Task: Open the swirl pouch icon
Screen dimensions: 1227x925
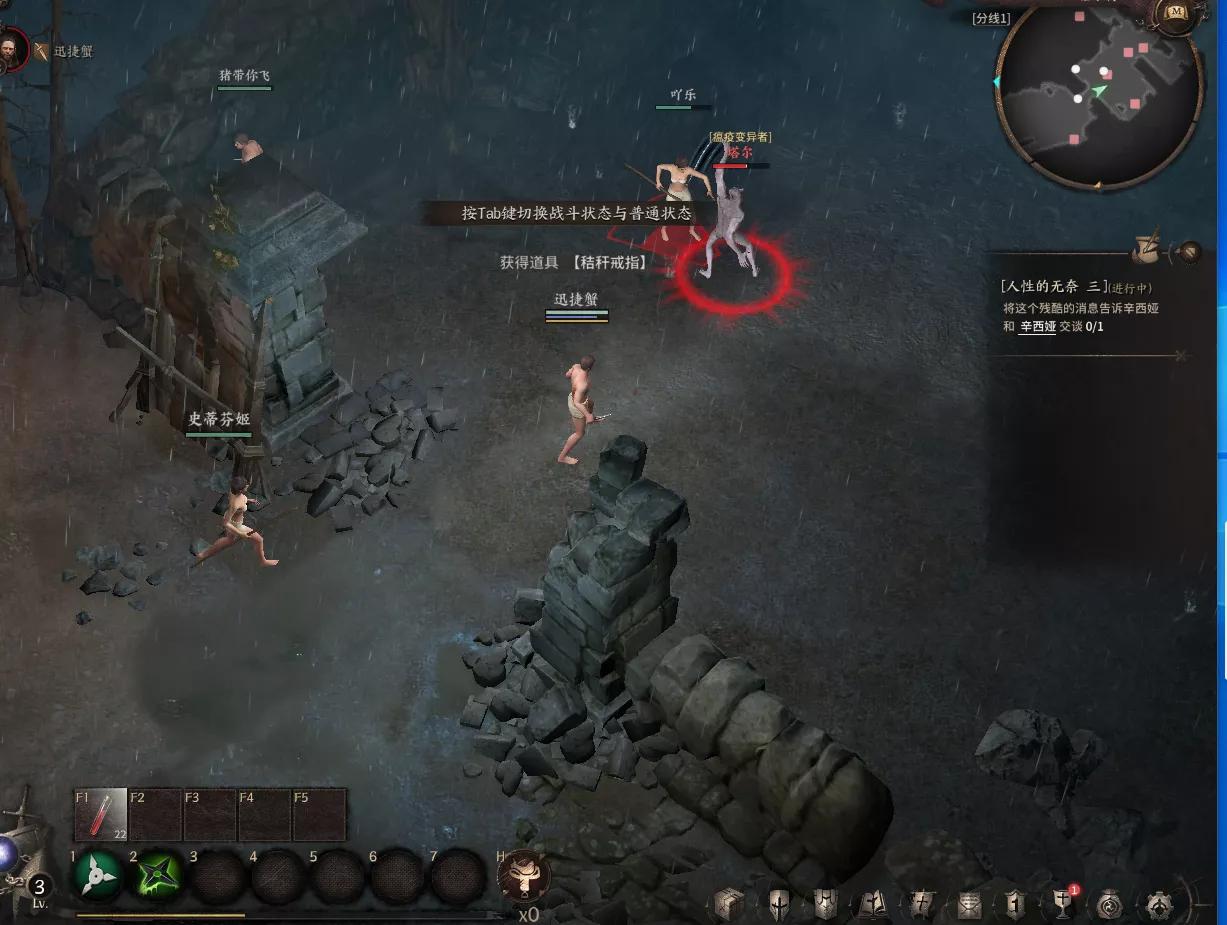Action: click(1110, 905)
